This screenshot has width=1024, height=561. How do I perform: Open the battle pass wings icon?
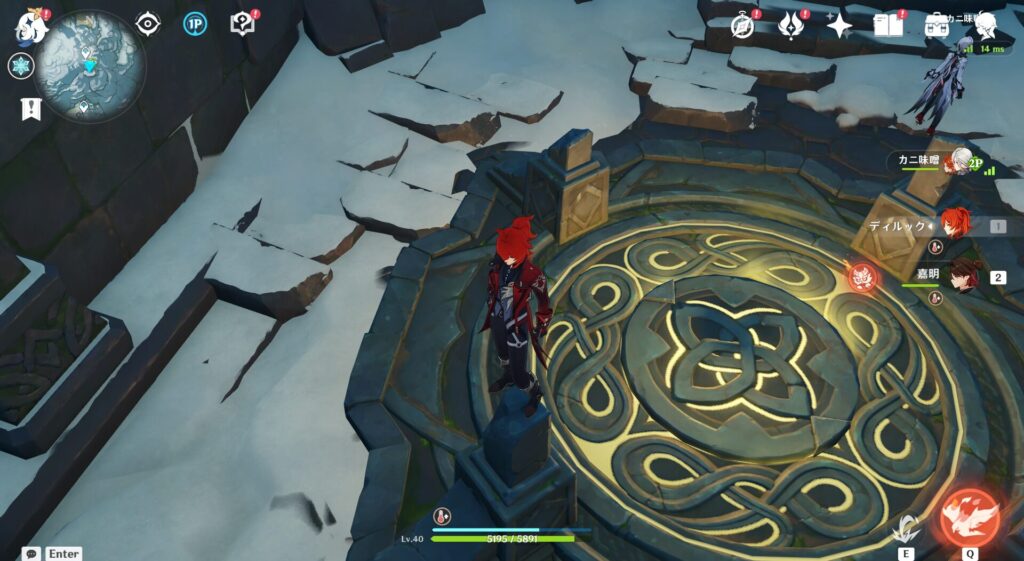(x=791, y=26)
